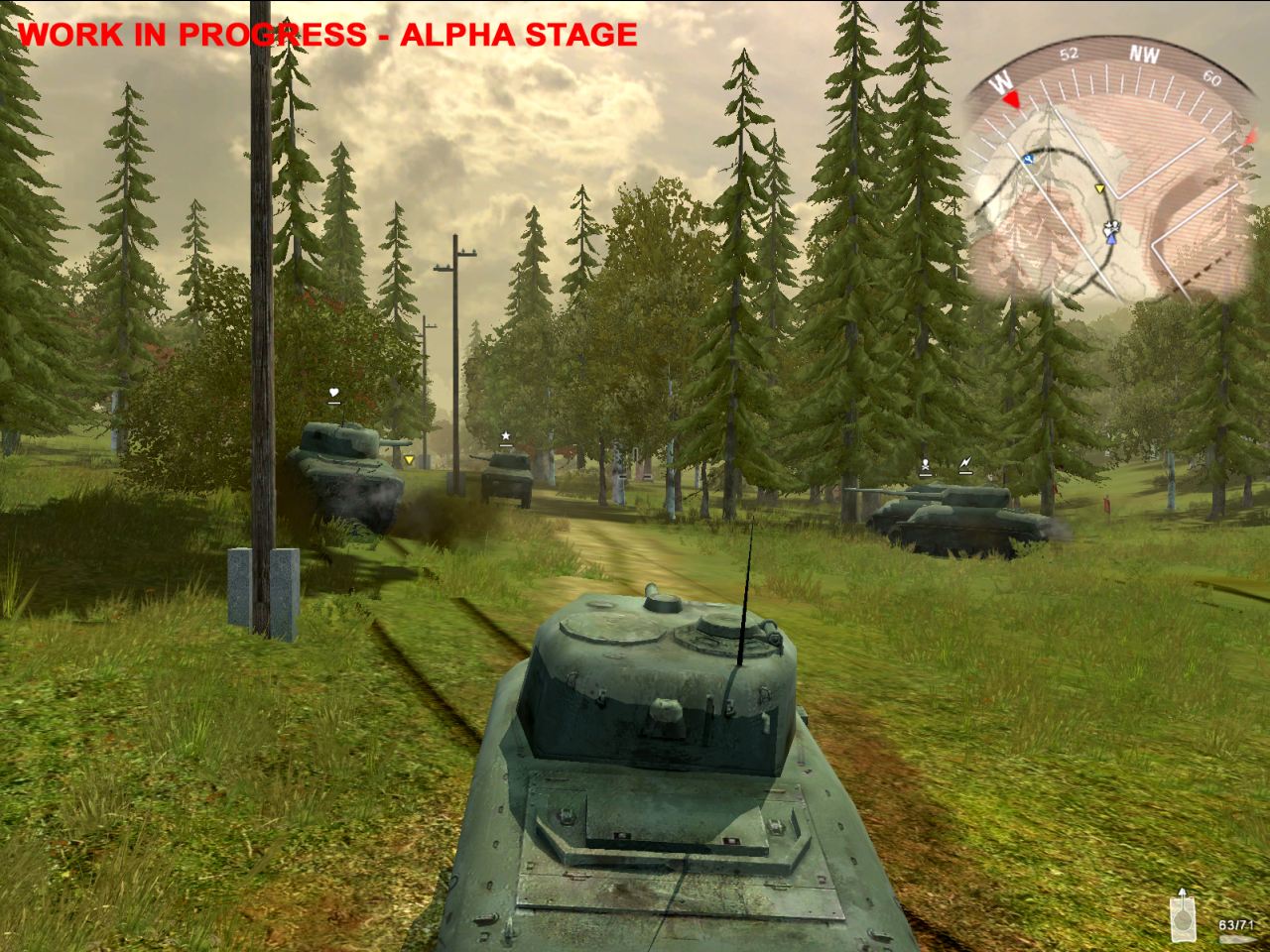Screen dimensions: 1270x952
Task: Click the blue objective flag icon on the minimap
Action: click(1029, 158)
